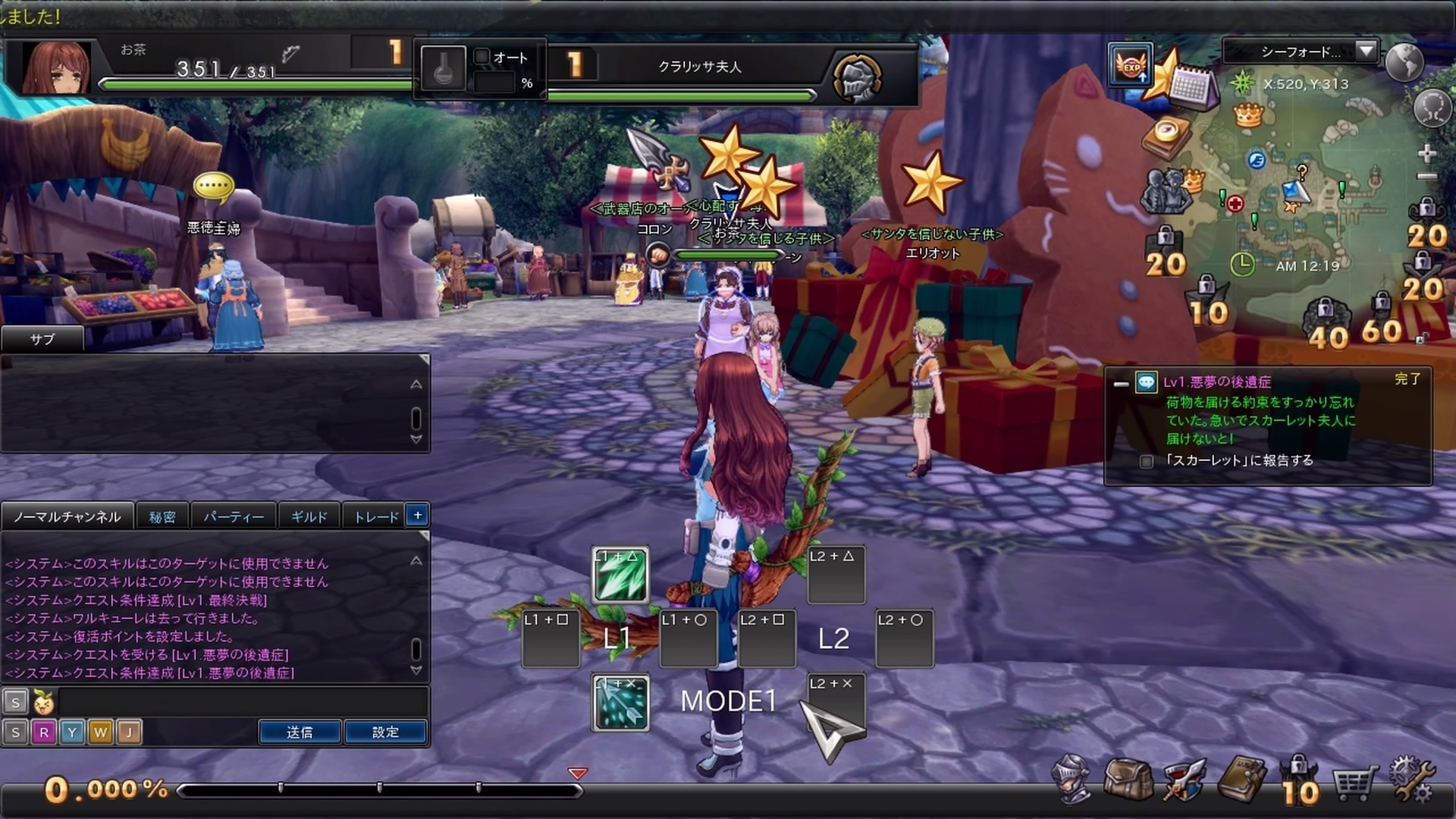Open the inventory bag icon
This screenshot has height=819, width=1456.
coord(1128,779)
